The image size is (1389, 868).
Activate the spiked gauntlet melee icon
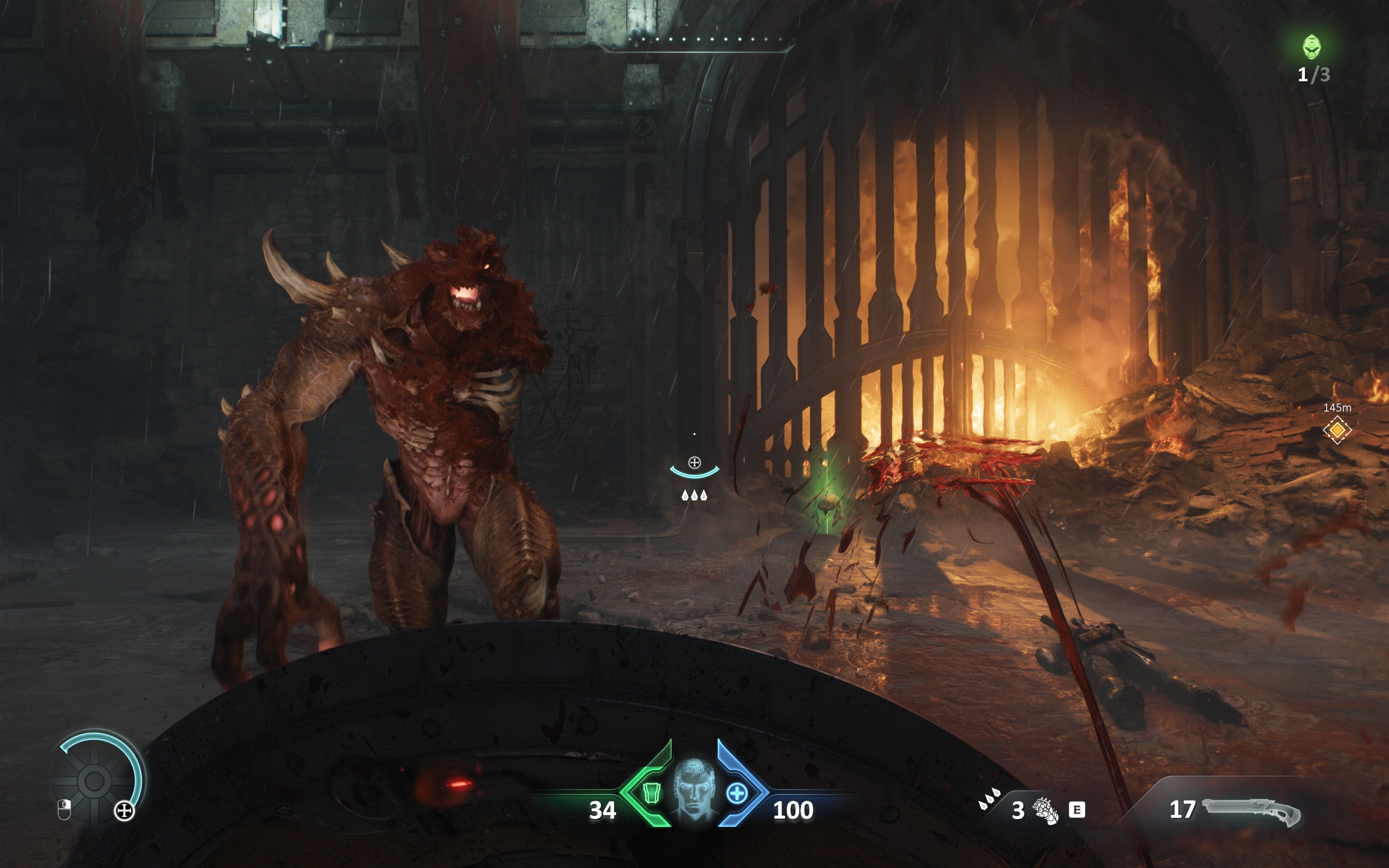[x=1044, y=810]
